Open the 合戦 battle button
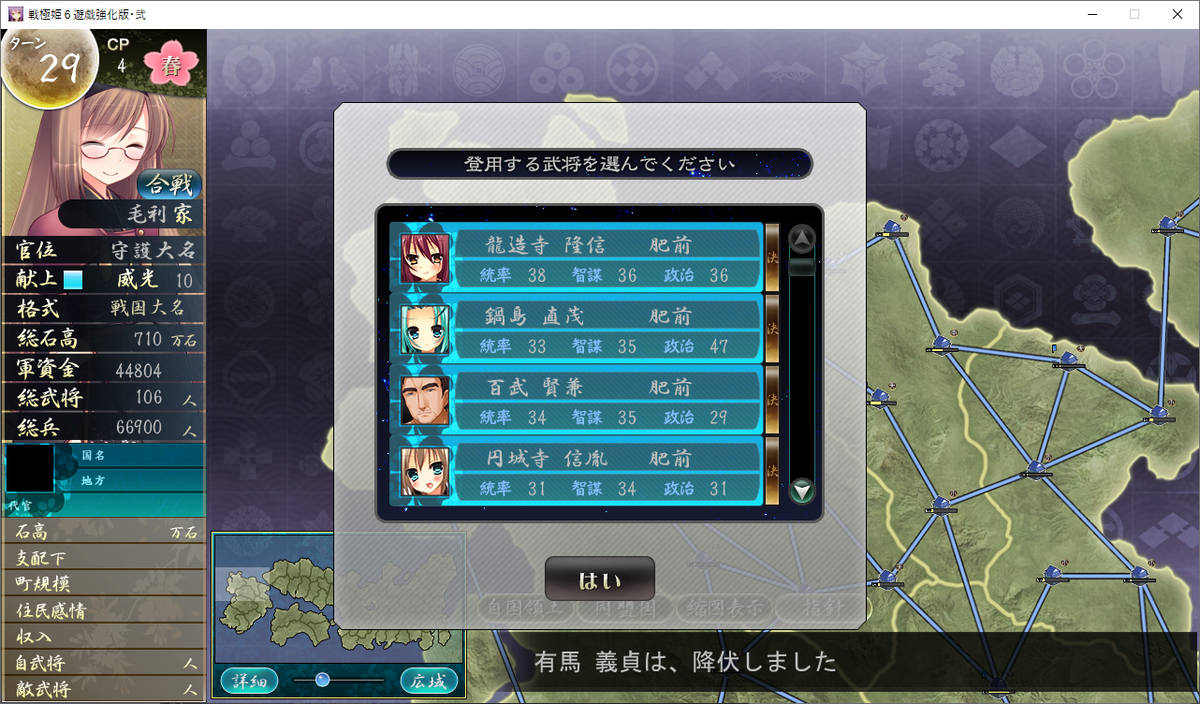The height and width of the screenshot is (704, 1200). click(x=170, y=185)
